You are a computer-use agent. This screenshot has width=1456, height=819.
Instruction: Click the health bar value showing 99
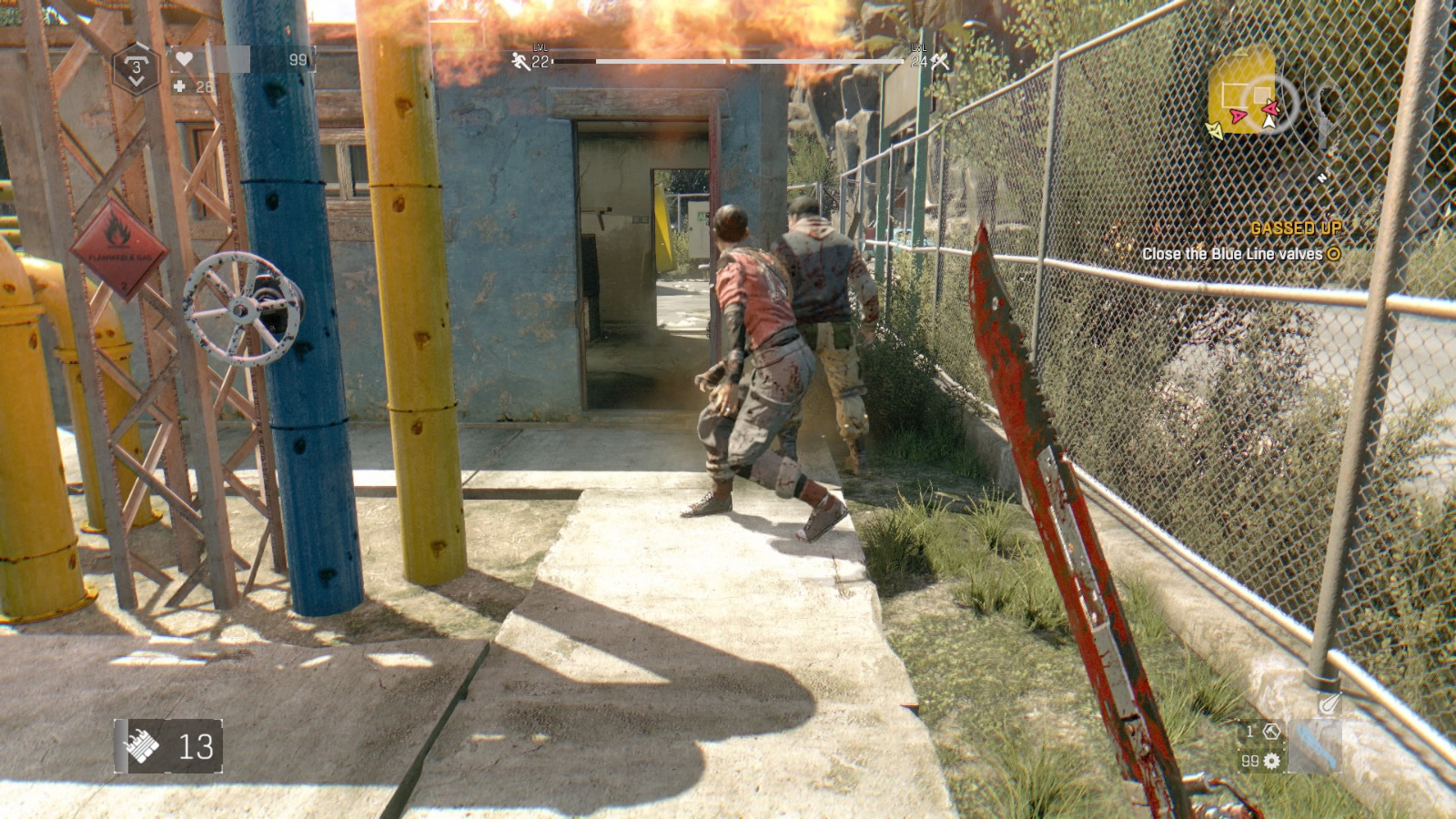pos(298,60)
